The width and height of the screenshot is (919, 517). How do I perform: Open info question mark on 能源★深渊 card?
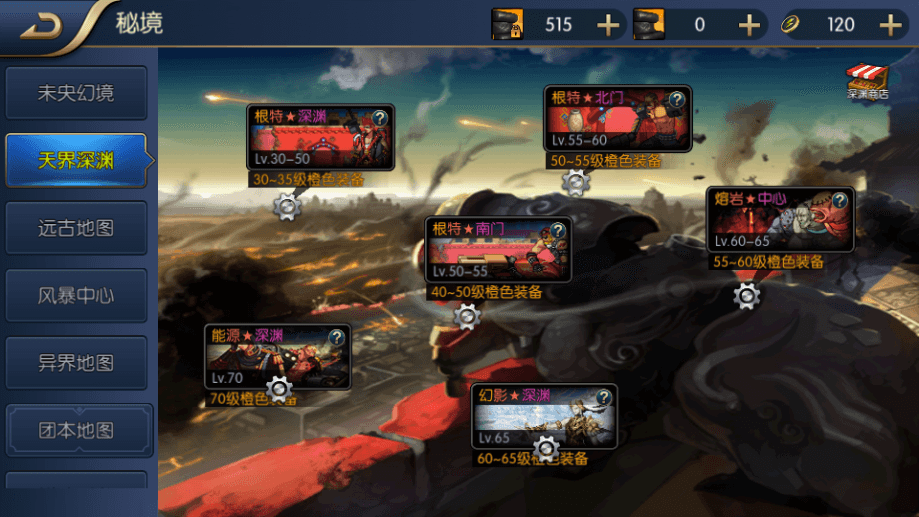pos(336,338)
